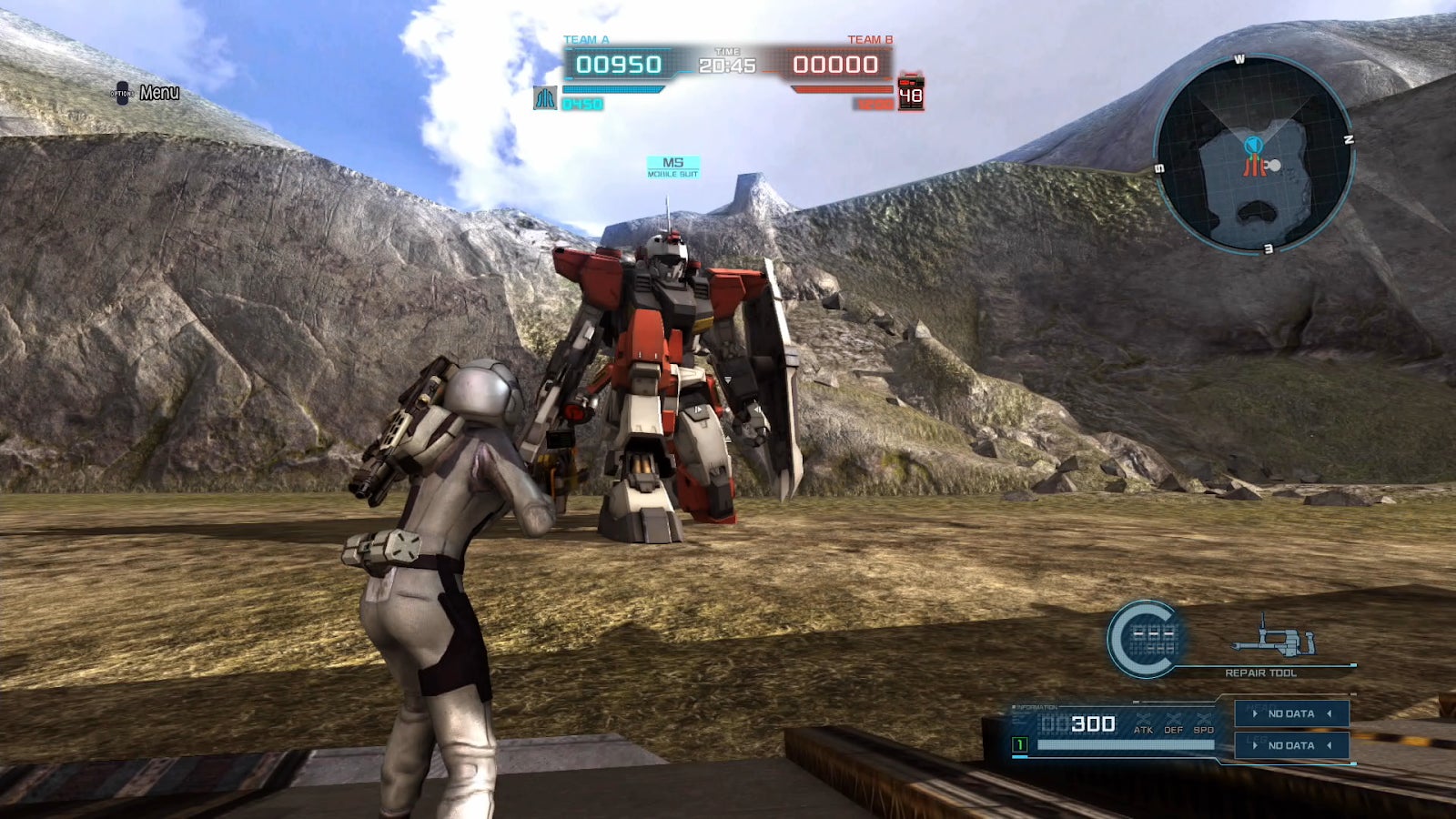This screenshot has width=1456, height=819.
Task: Open the Menu label at top left
Action: coord(158,93)
